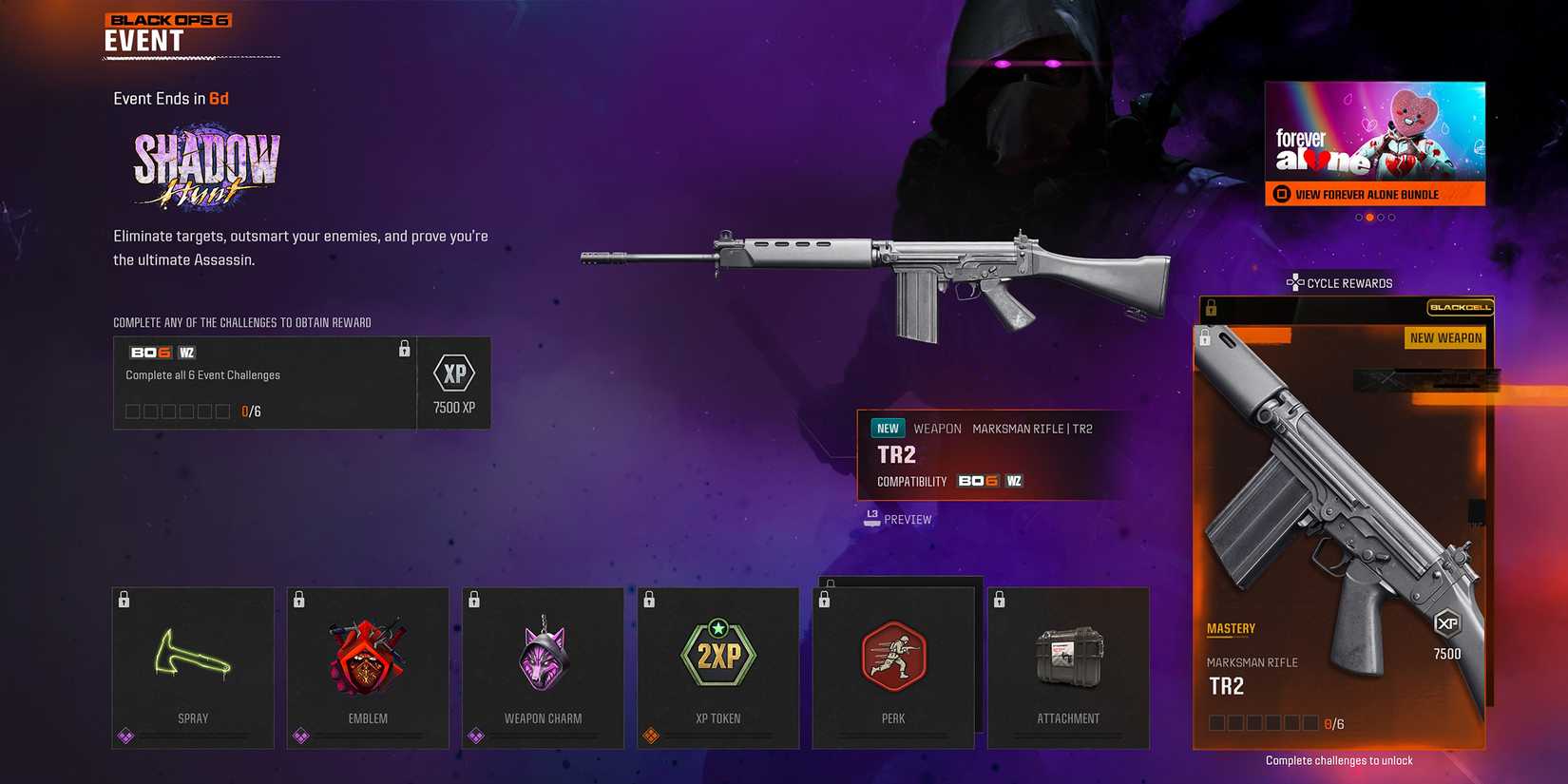Open the Emblem reward
Viewport: 1568px width, 784px height.
coord(368,665)
